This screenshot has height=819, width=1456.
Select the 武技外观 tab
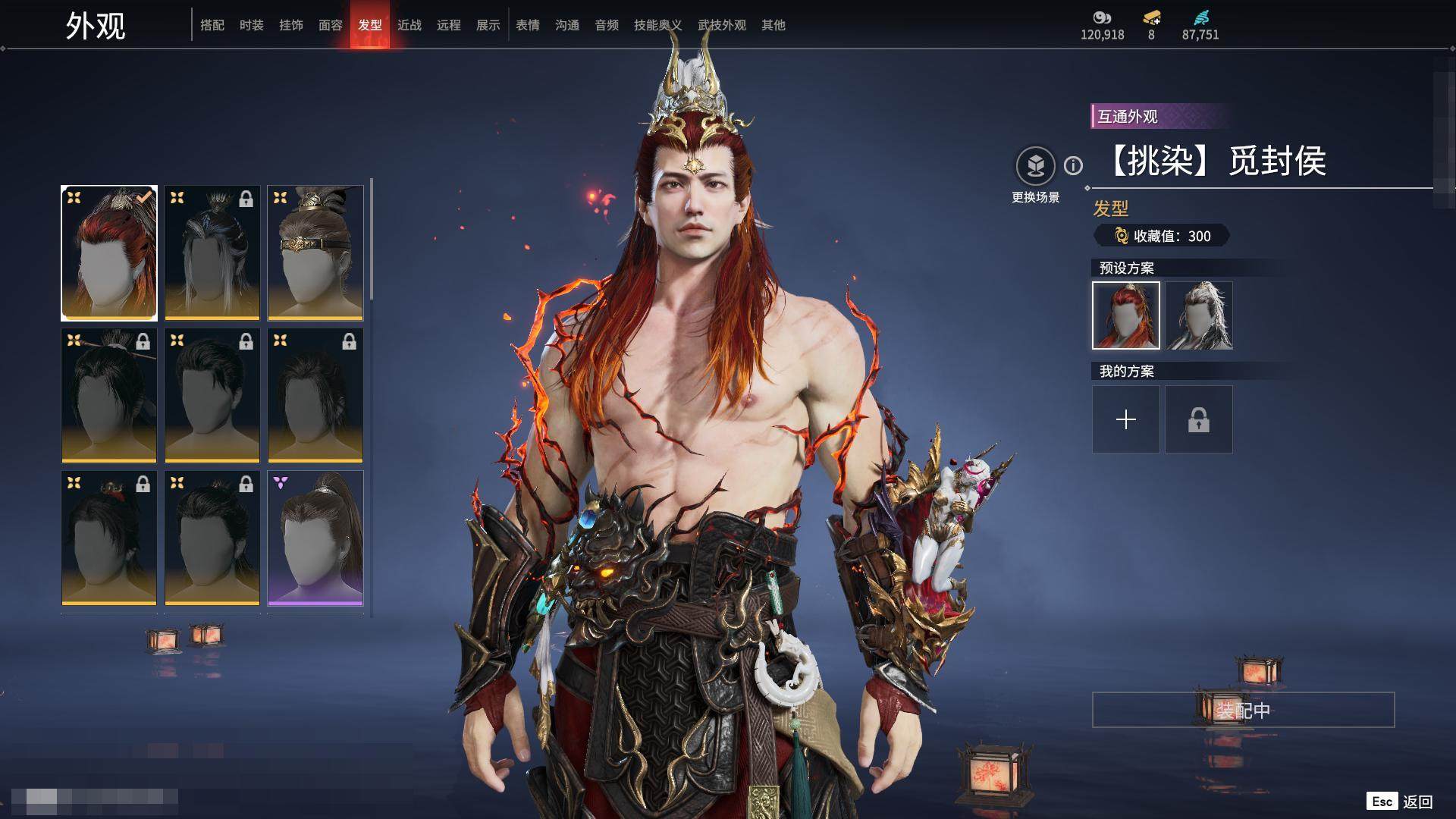coord(721,25)
